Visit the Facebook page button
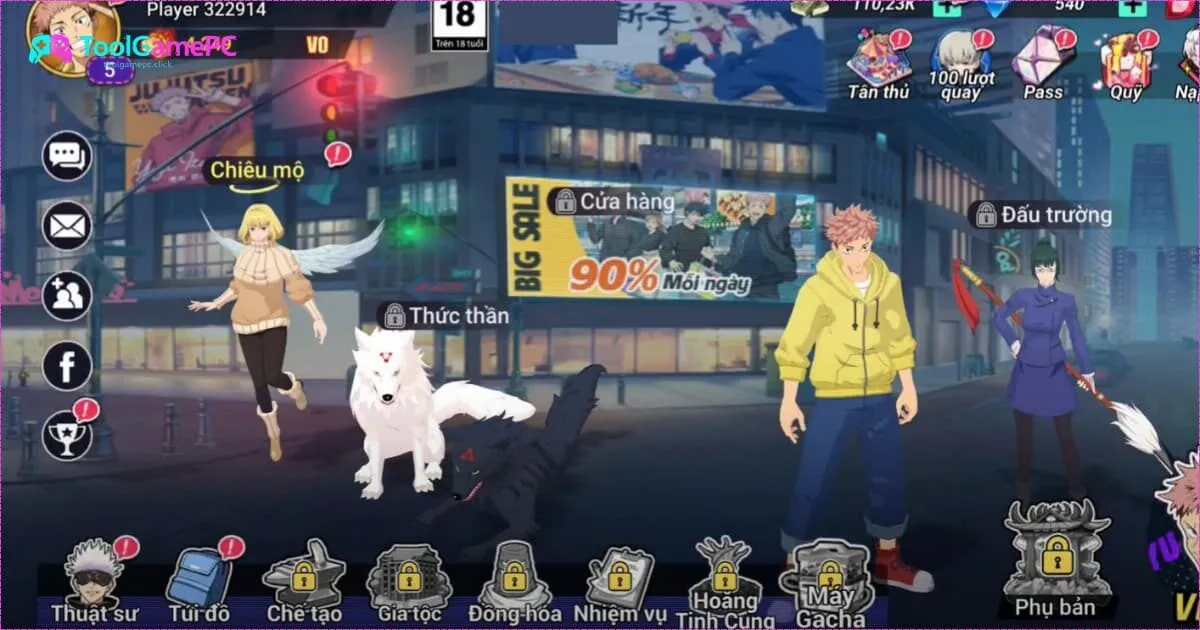Viewport: 1200px width, 630px height. point(67,366)
